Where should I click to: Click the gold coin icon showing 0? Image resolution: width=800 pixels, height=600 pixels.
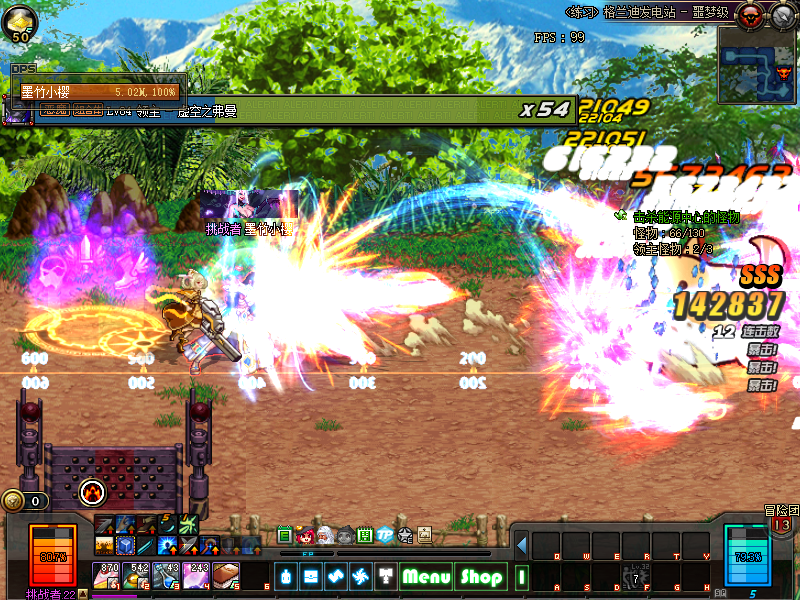(14, 500)
